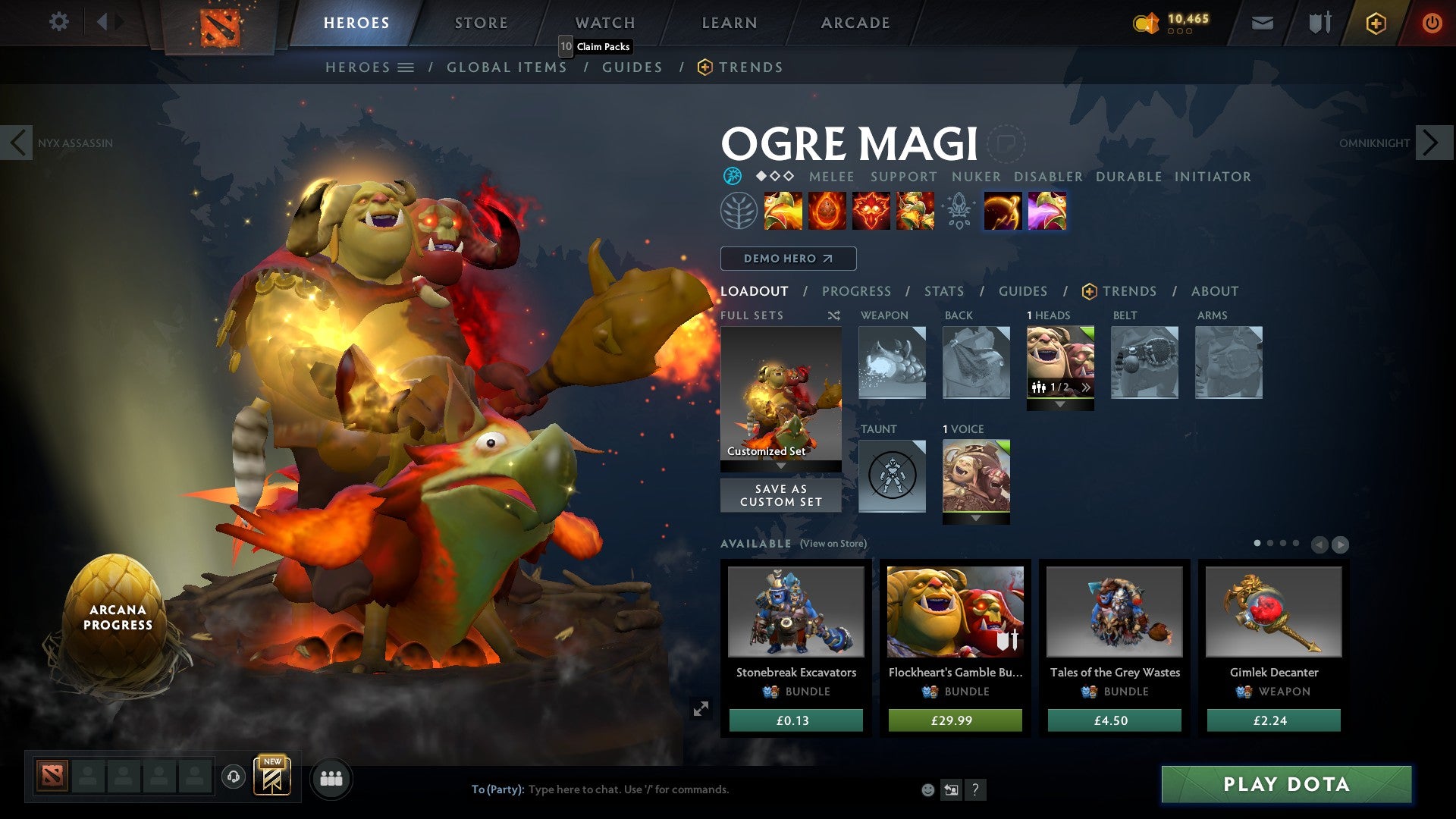Click the power/disconnect icon top right
Viewport: 1456px width, 819px height.
point(1432,23)
